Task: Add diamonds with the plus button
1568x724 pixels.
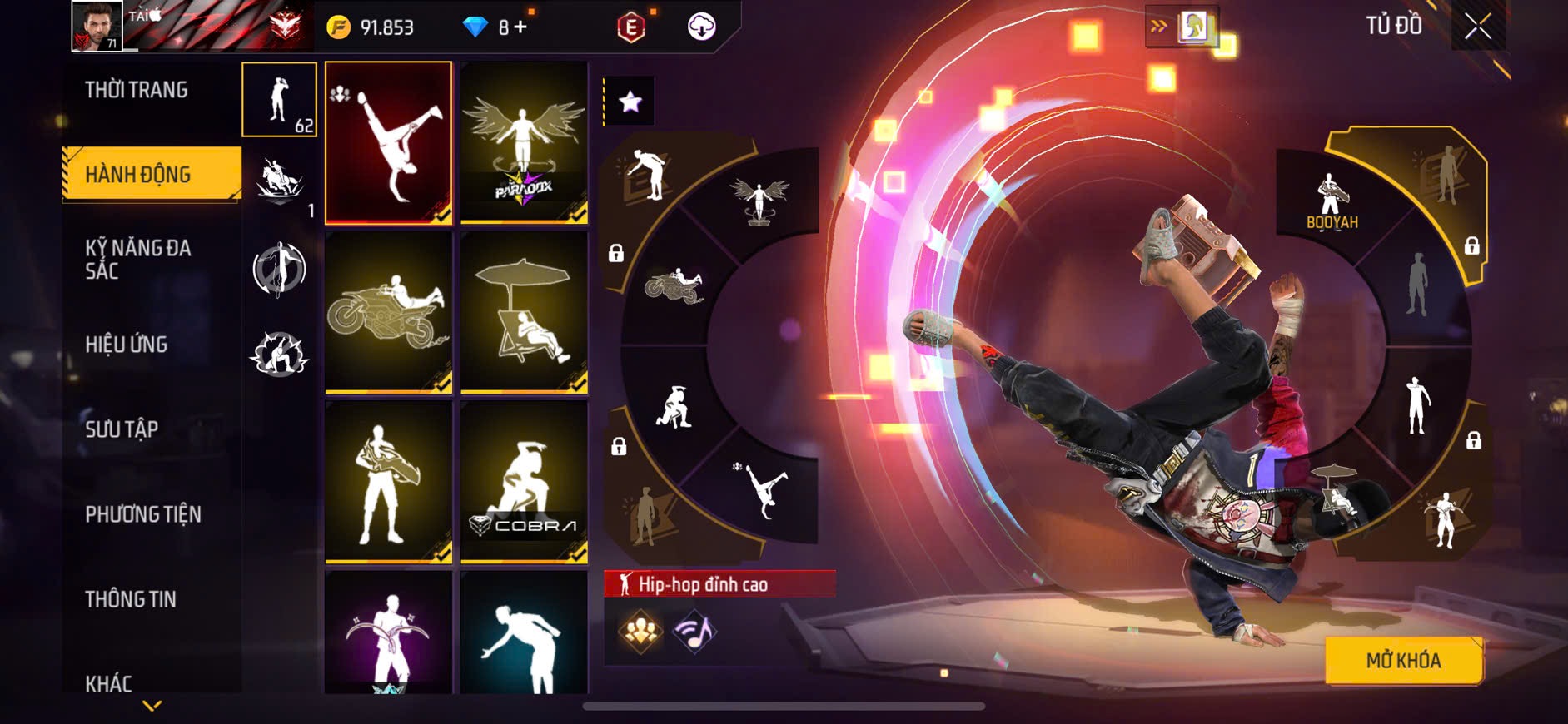Action: (x=520, y=27)
